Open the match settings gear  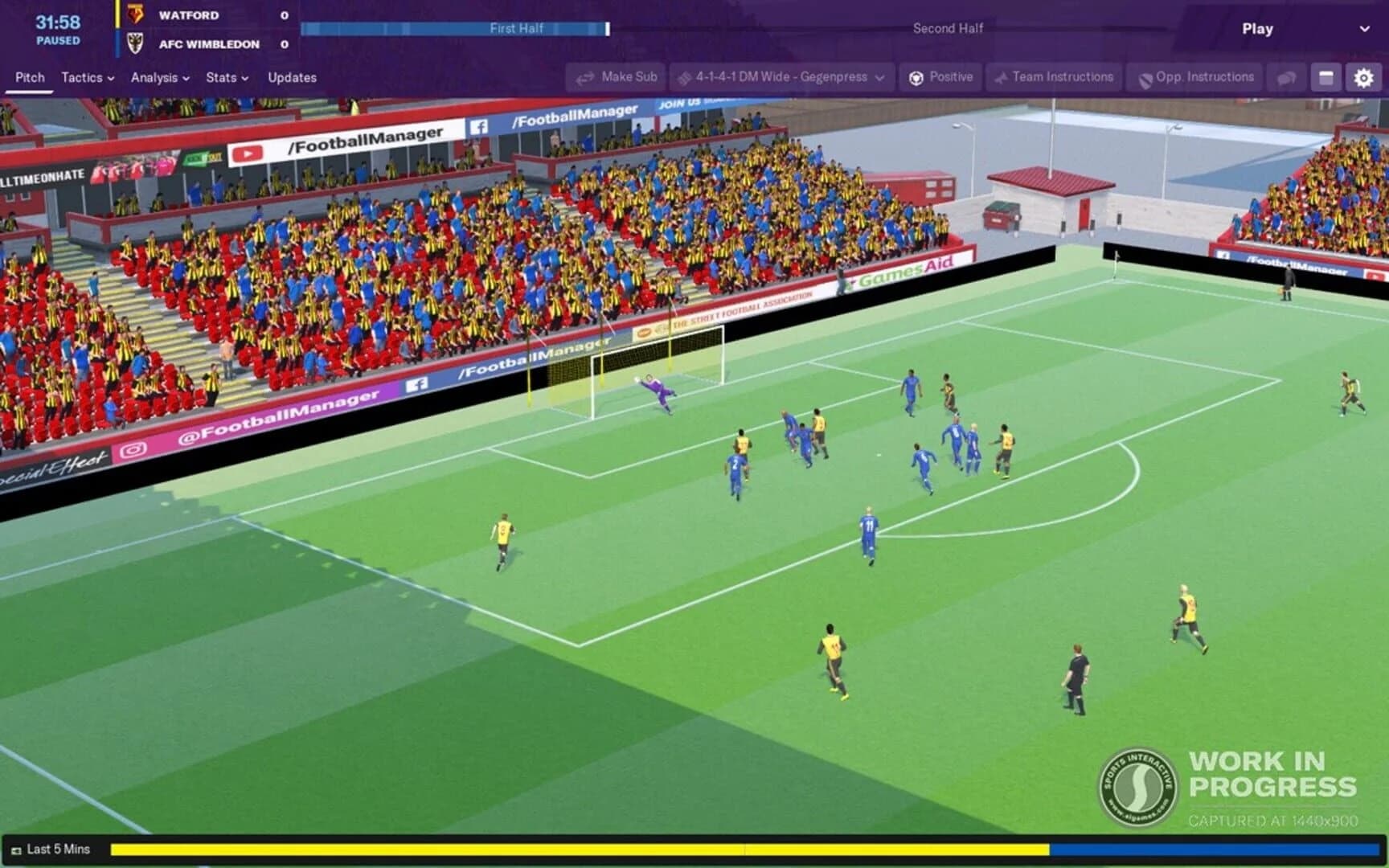tap(1362, 77)
